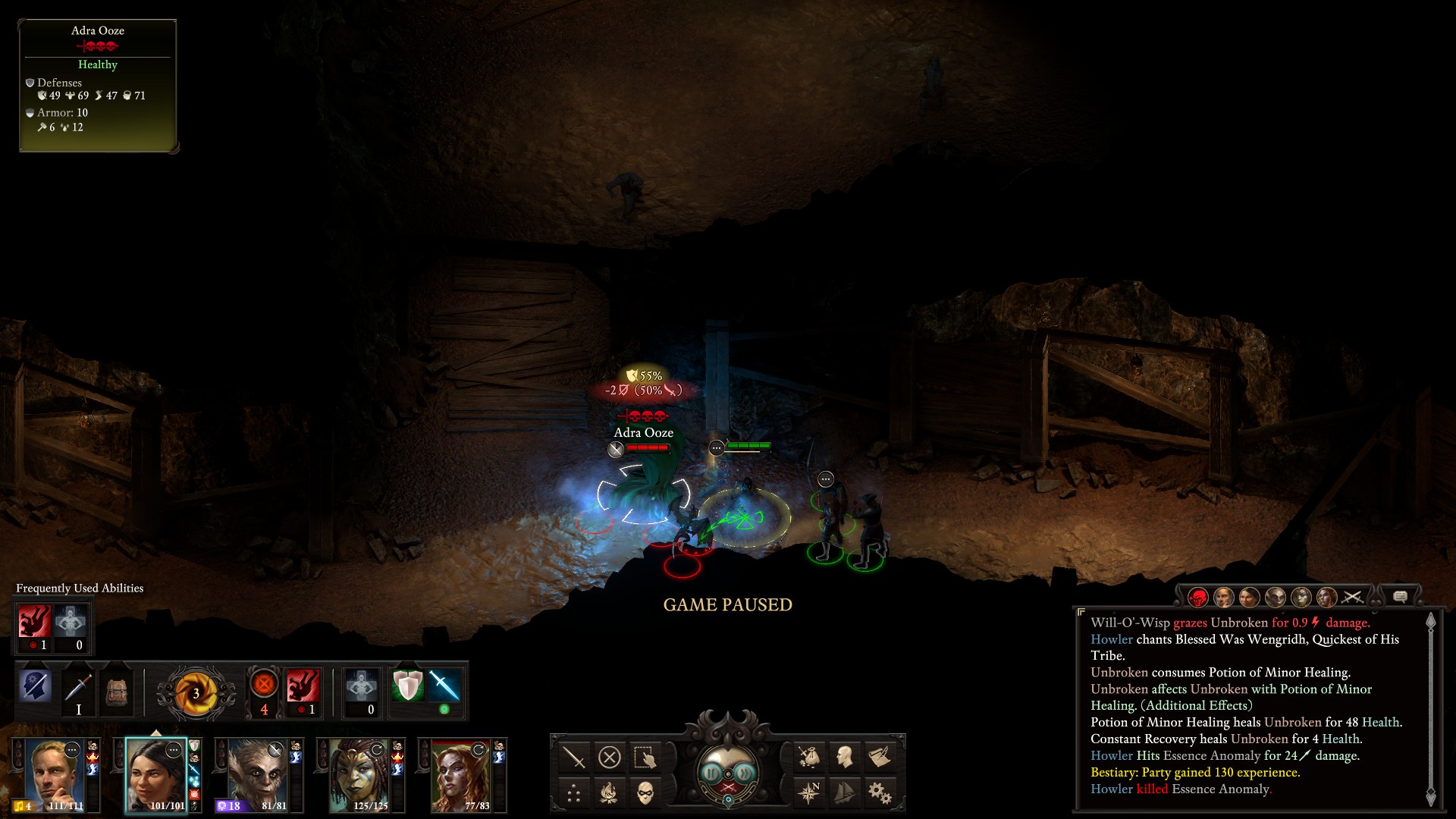Open game options with the gears icon
Screen dimensions: 1456x819
(x=880, y=793)
